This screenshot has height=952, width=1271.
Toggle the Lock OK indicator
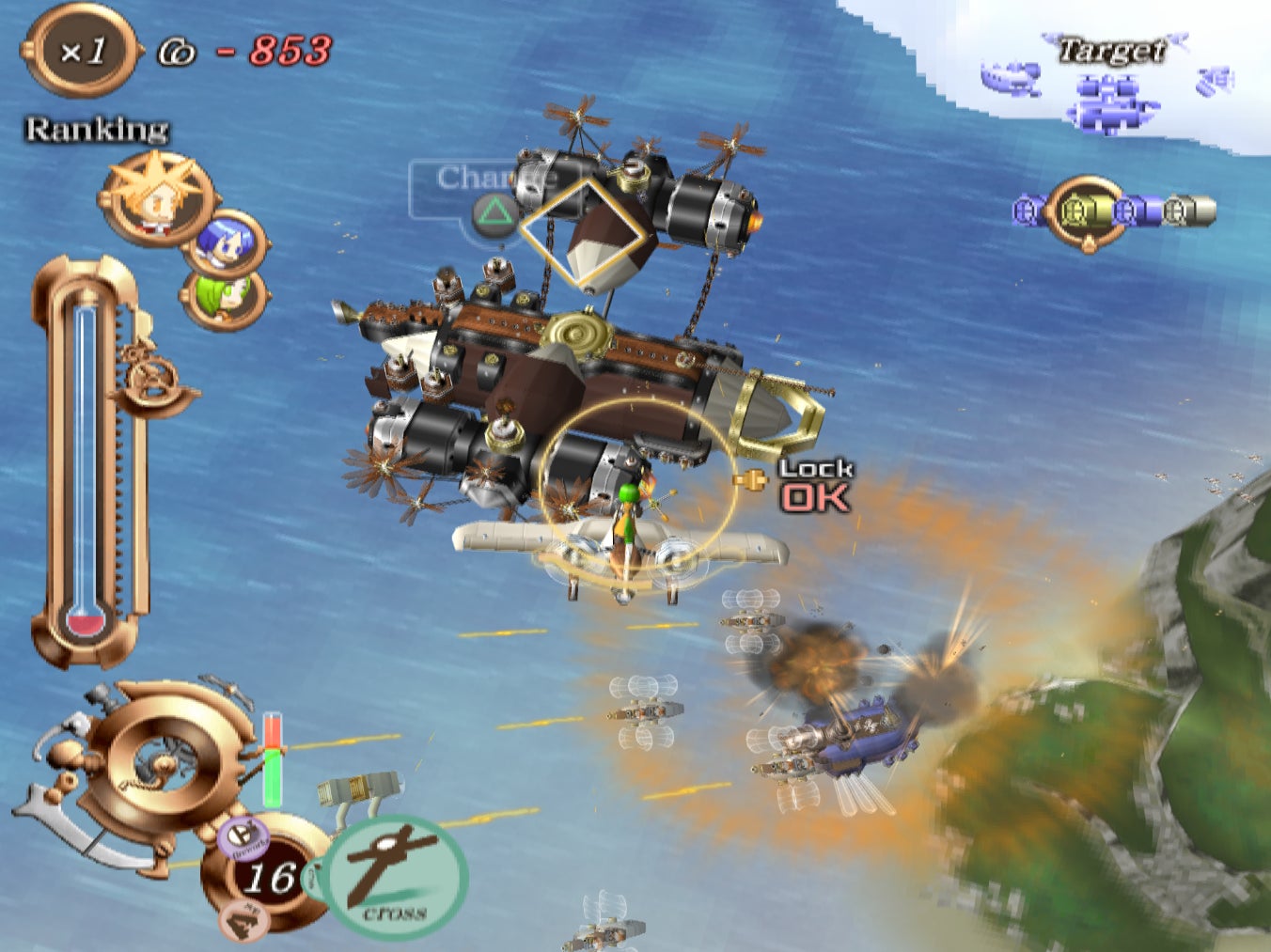click(x=814, y=485)
